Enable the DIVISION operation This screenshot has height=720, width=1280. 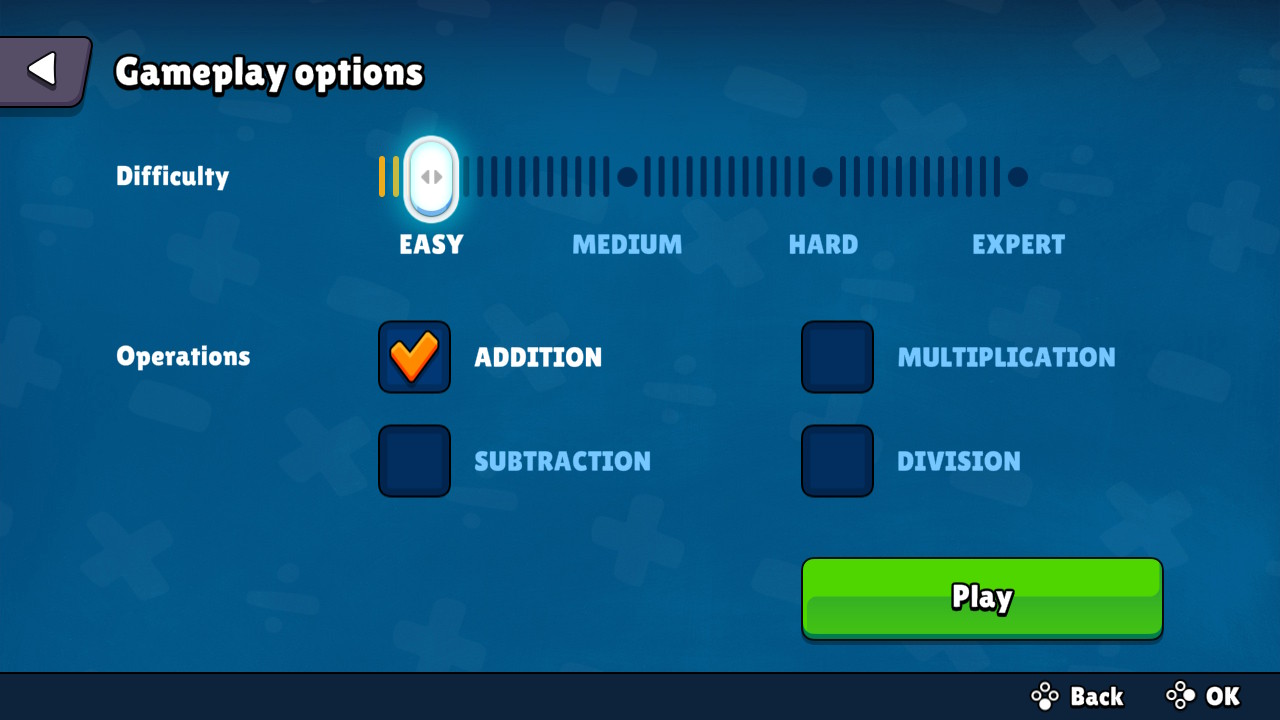click(837, 461)
